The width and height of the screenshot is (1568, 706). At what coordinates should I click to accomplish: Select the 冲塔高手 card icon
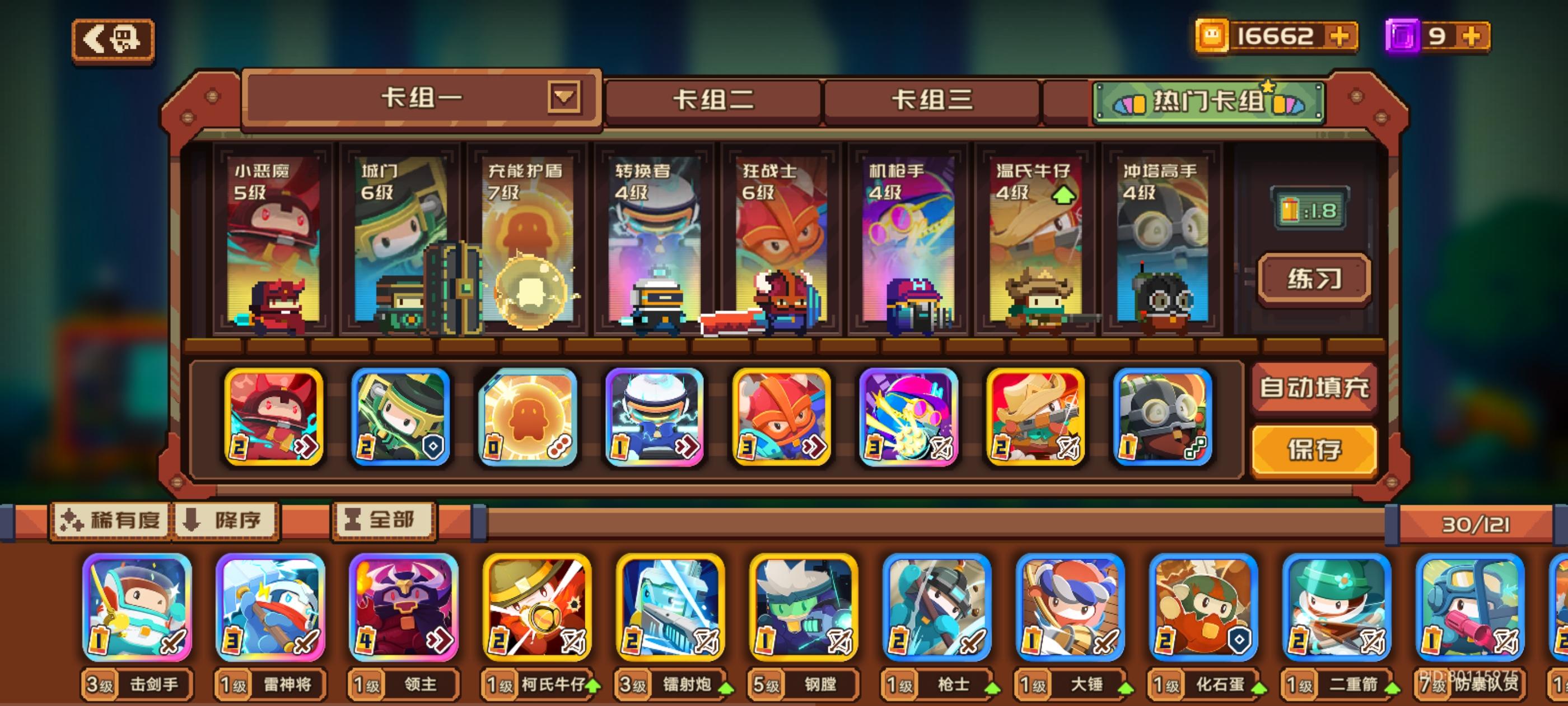1160,417
